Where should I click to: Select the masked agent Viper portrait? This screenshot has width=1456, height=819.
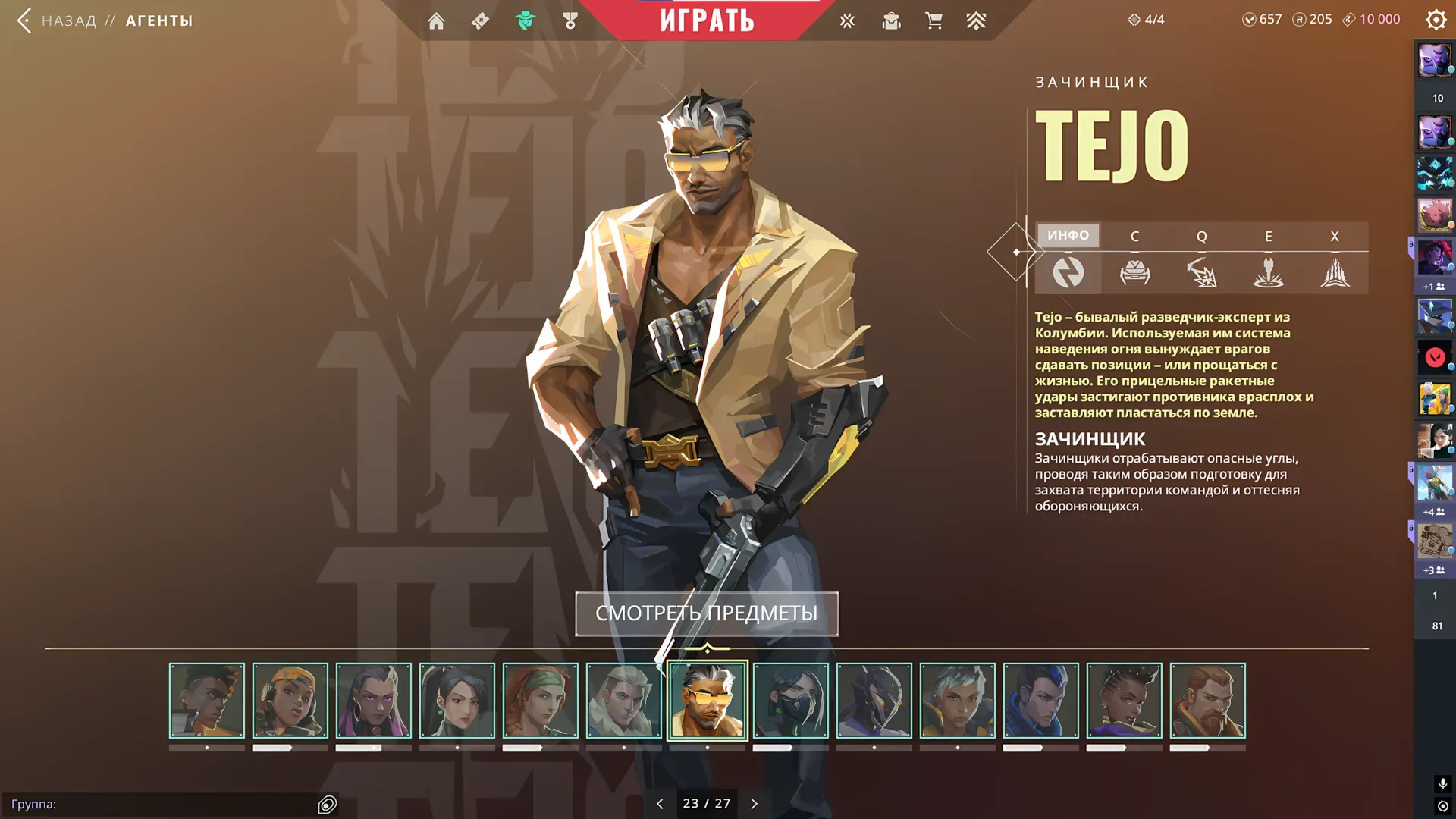coord(790,701)
